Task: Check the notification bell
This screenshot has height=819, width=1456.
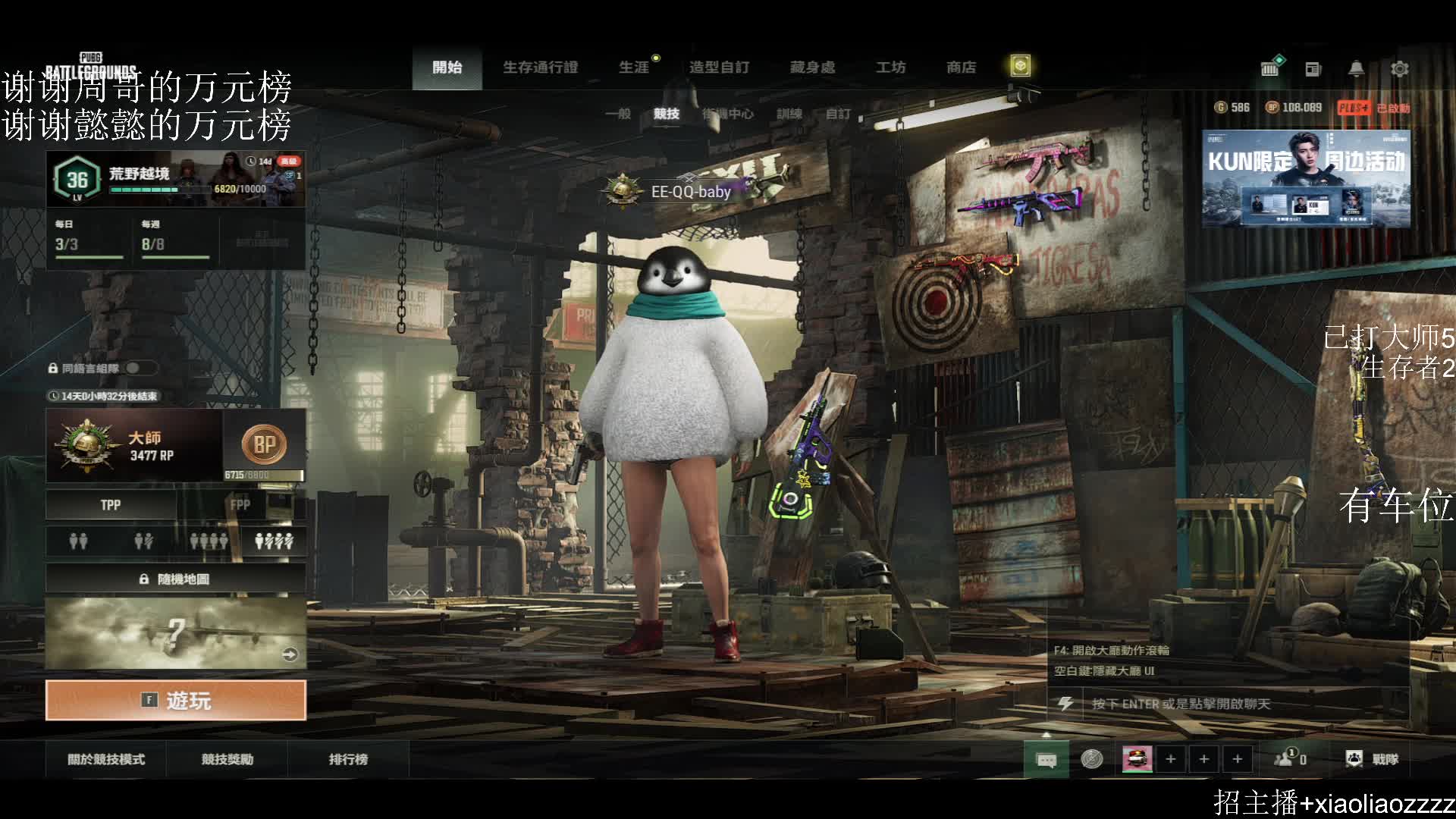Action: point(1356,69)
